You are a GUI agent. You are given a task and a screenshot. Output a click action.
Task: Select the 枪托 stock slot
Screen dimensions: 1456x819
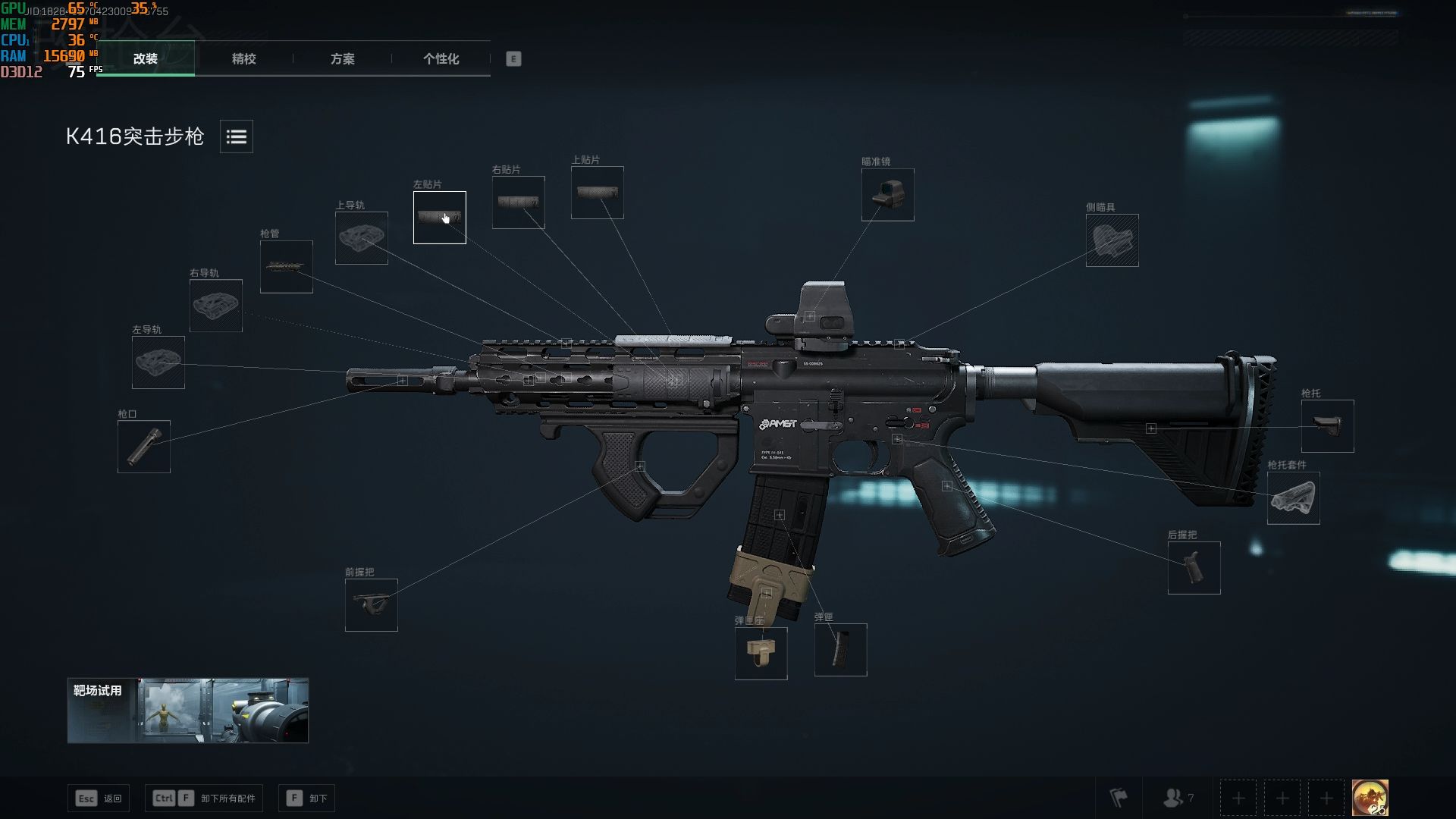(x=1327, y=426)
